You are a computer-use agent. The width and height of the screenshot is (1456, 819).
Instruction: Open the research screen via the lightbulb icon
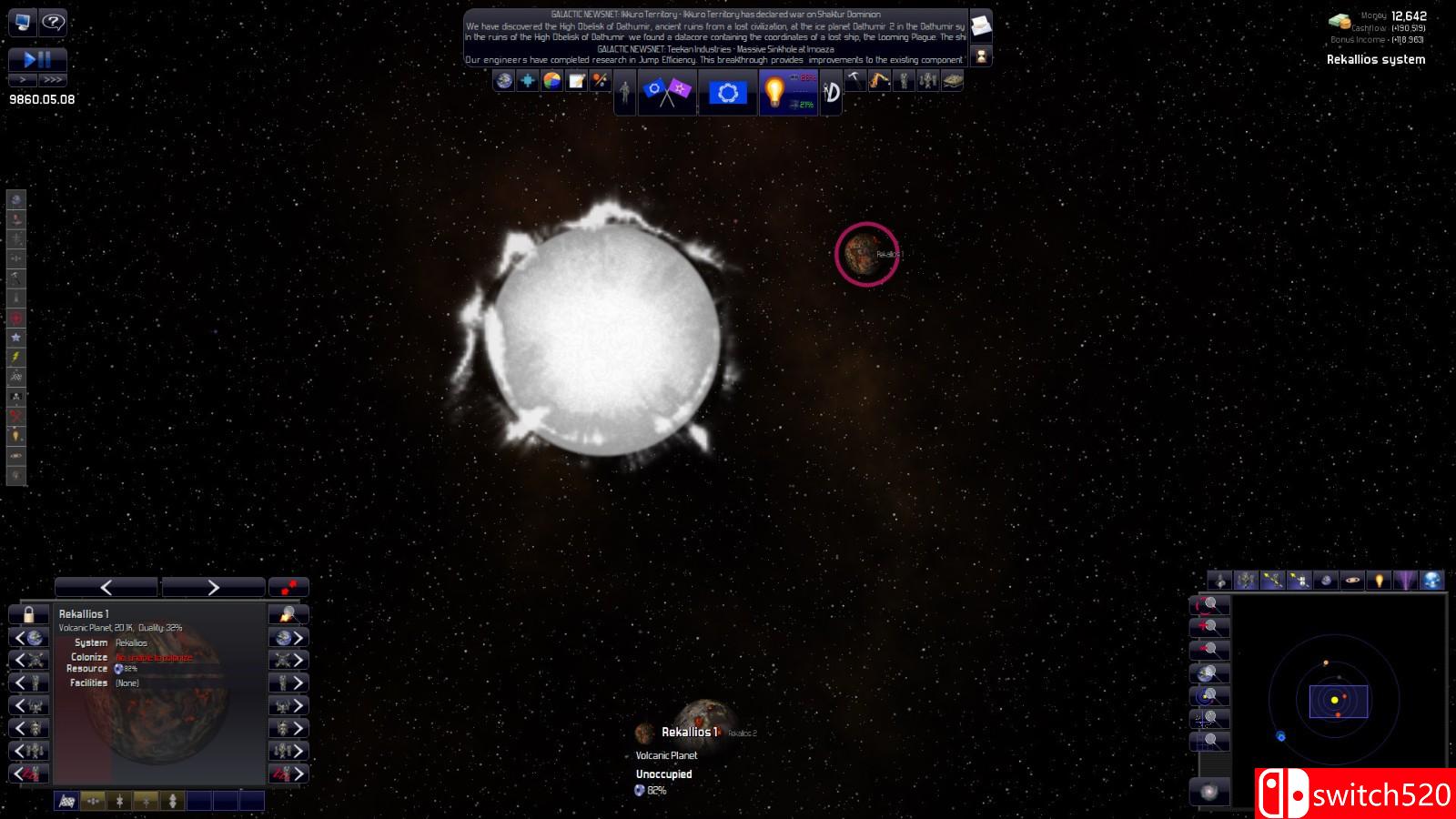773,91
